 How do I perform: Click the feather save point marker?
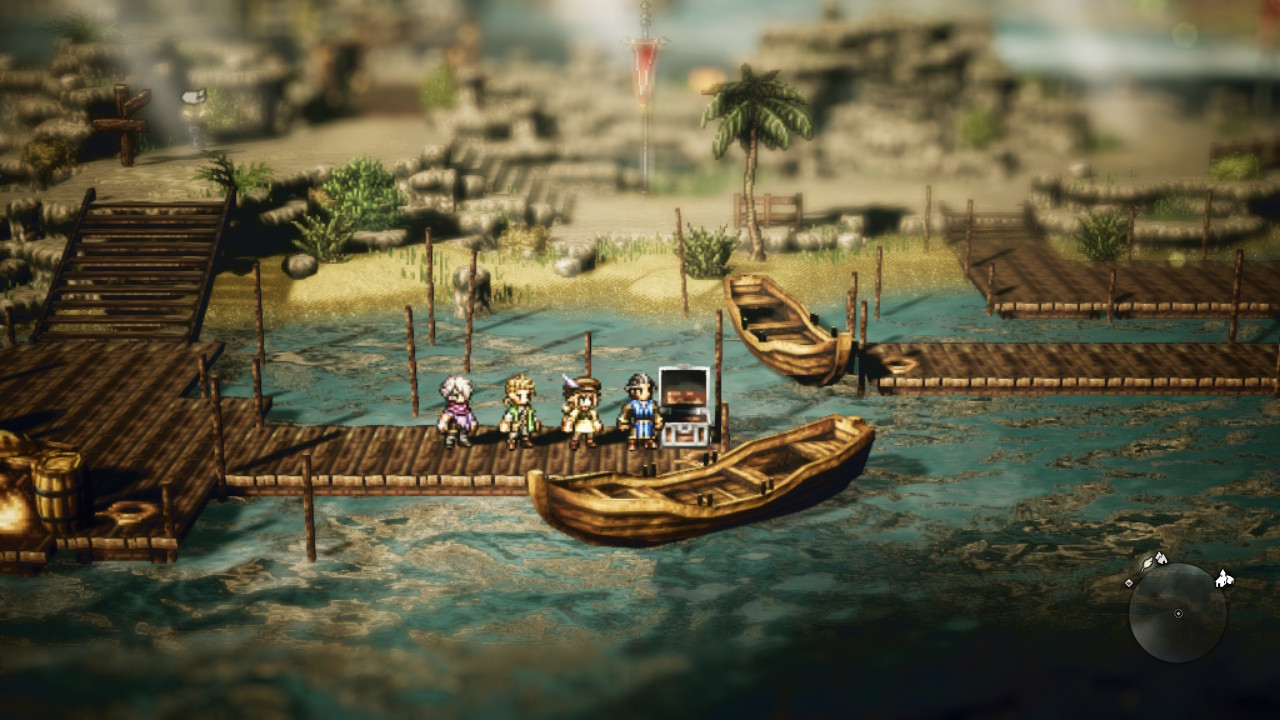(x=1146, y=565)
